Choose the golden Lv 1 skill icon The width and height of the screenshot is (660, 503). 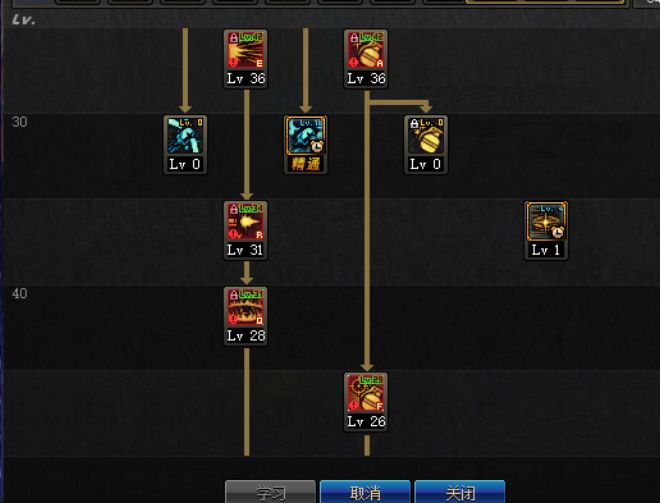[546, 222]
